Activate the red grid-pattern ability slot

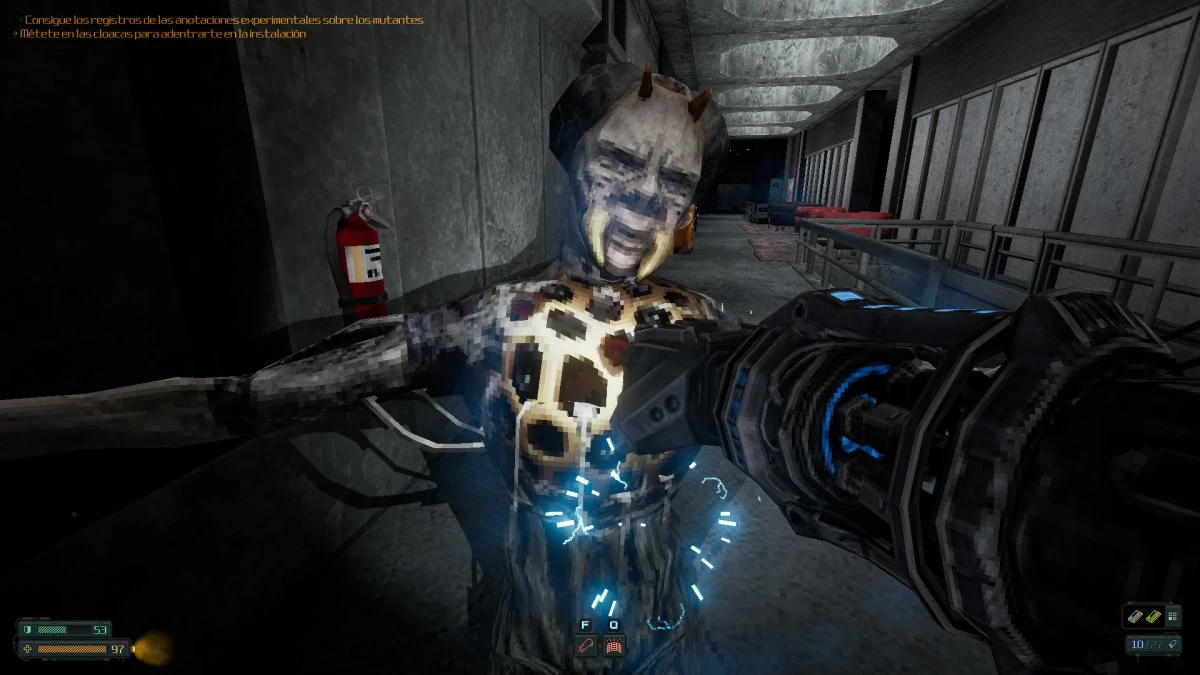(614, 647)
